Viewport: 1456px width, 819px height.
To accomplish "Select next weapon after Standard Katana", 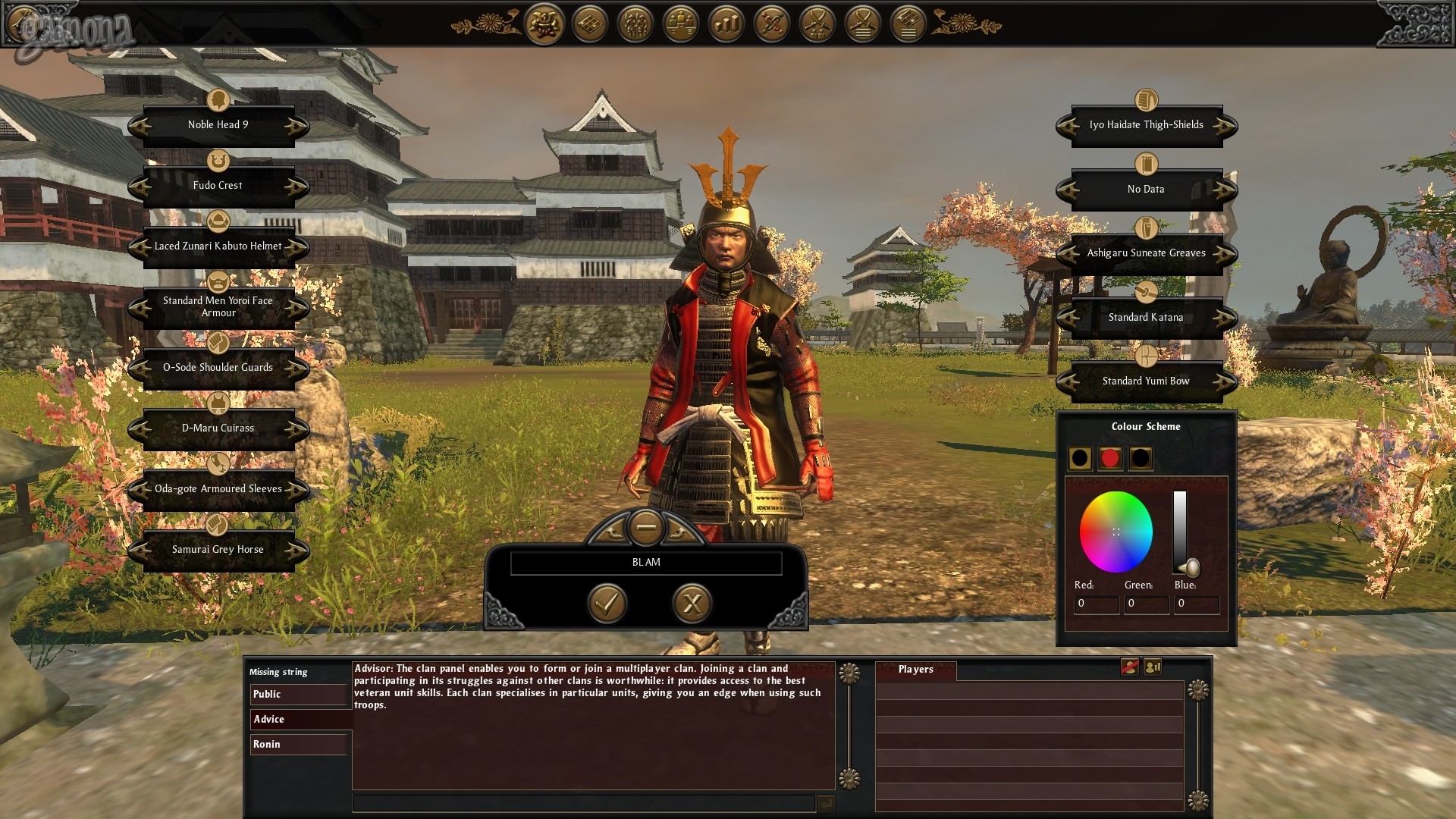I will [1225, 318].
